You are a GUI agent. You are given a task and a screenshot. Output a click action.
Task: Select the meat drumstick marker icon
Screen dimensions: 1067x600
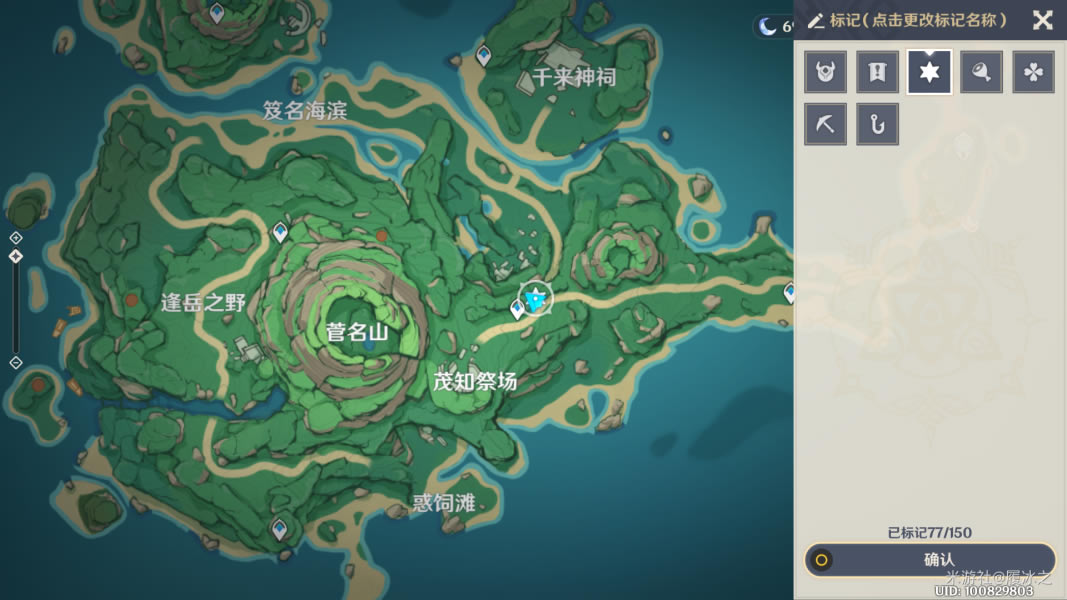tap(982, 72)
